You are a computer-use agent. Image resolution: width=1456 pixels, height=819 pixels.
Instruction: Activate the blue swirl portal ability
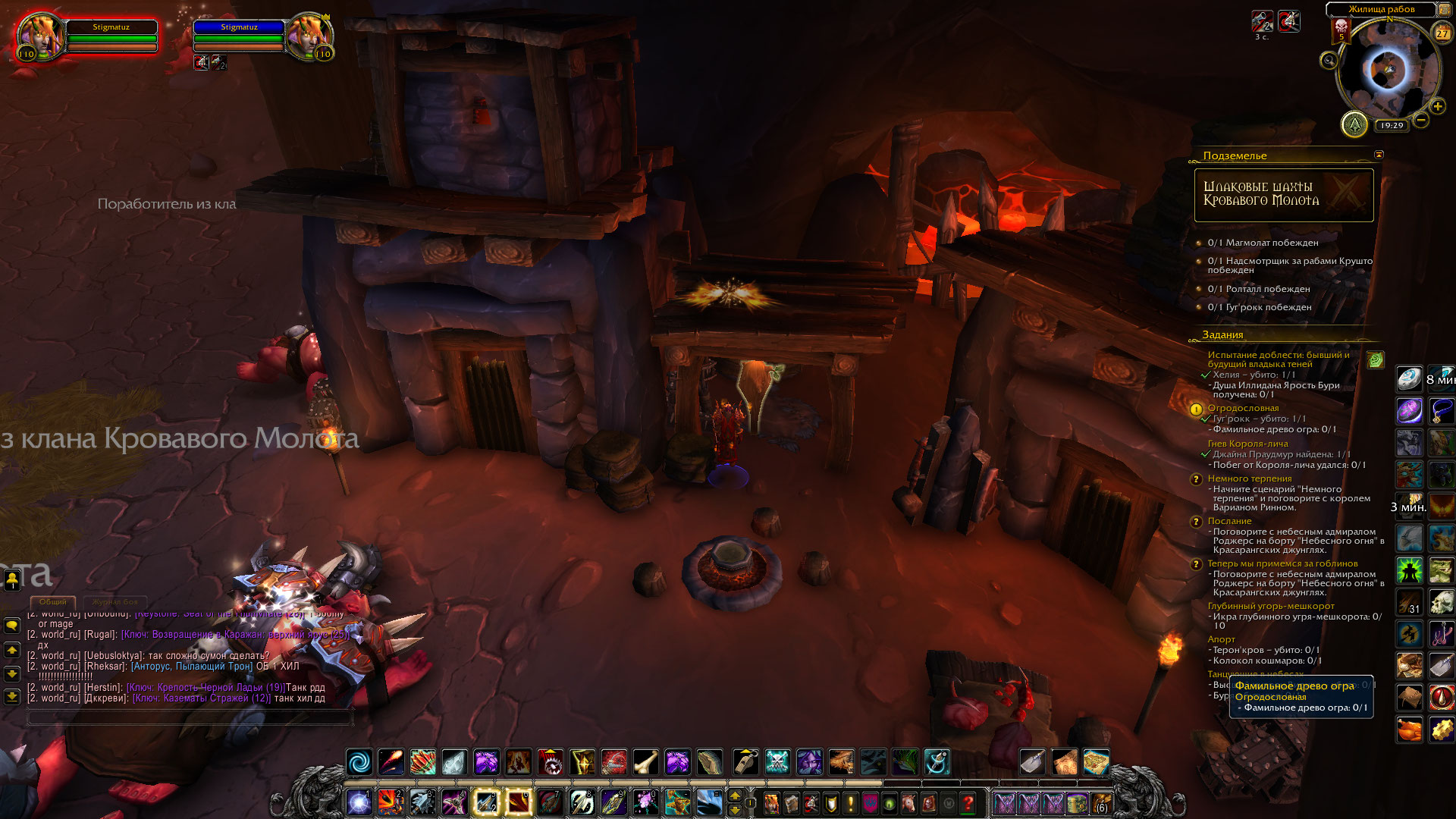(x=359, y=761)
